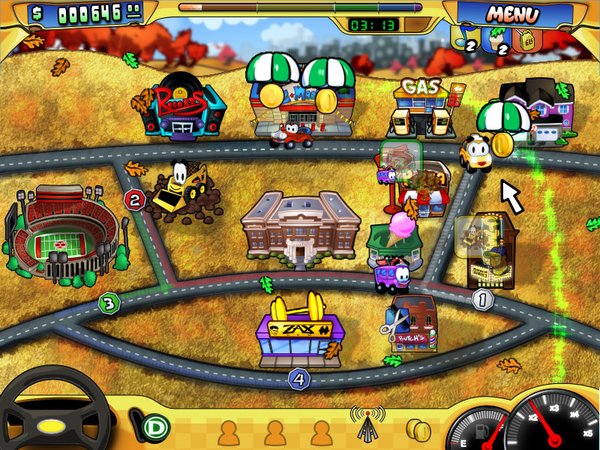
Task: Activate the cupcake power-up
Action: 500,39
